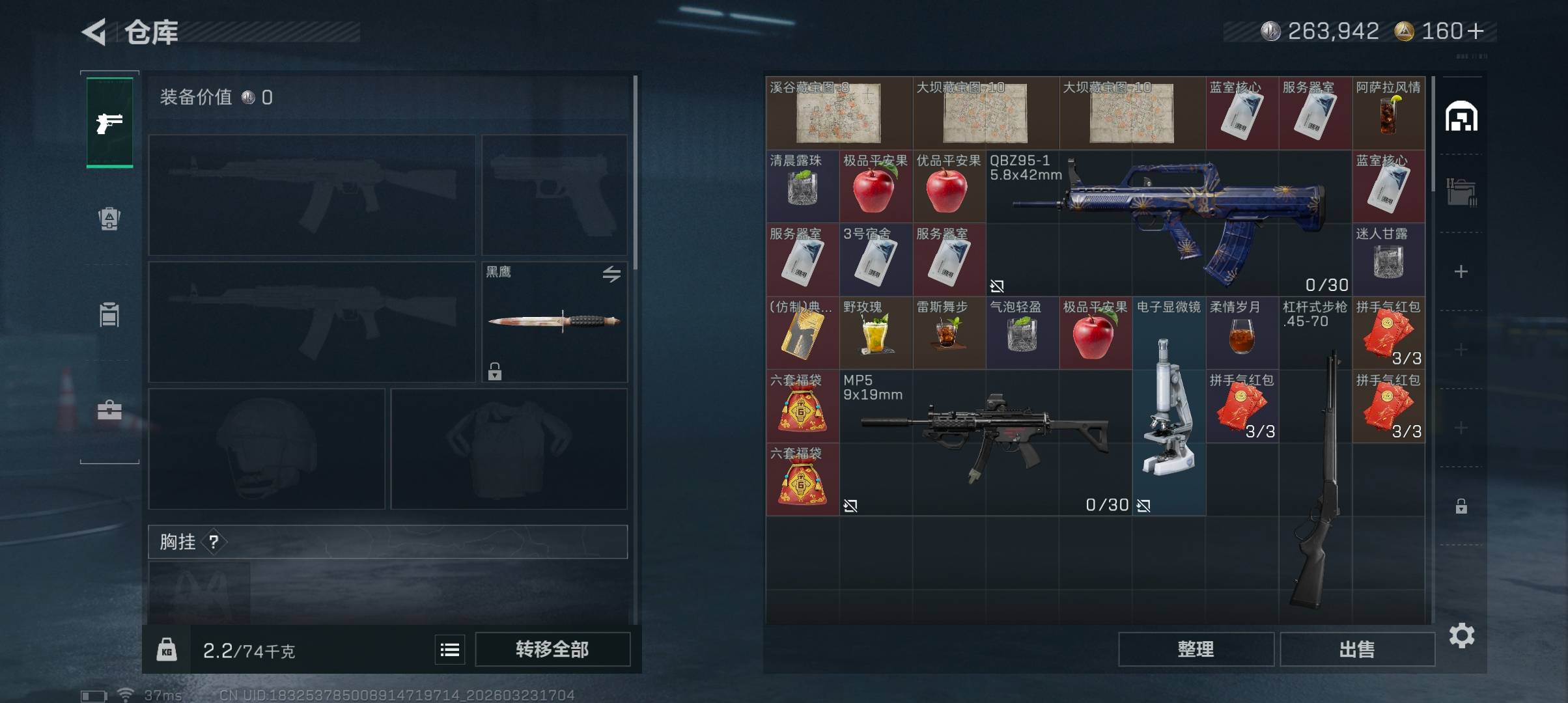The height and width of the screenshot is (703, 1568).
Task: Click the 转移全部 button
Action: click(552, 649)
